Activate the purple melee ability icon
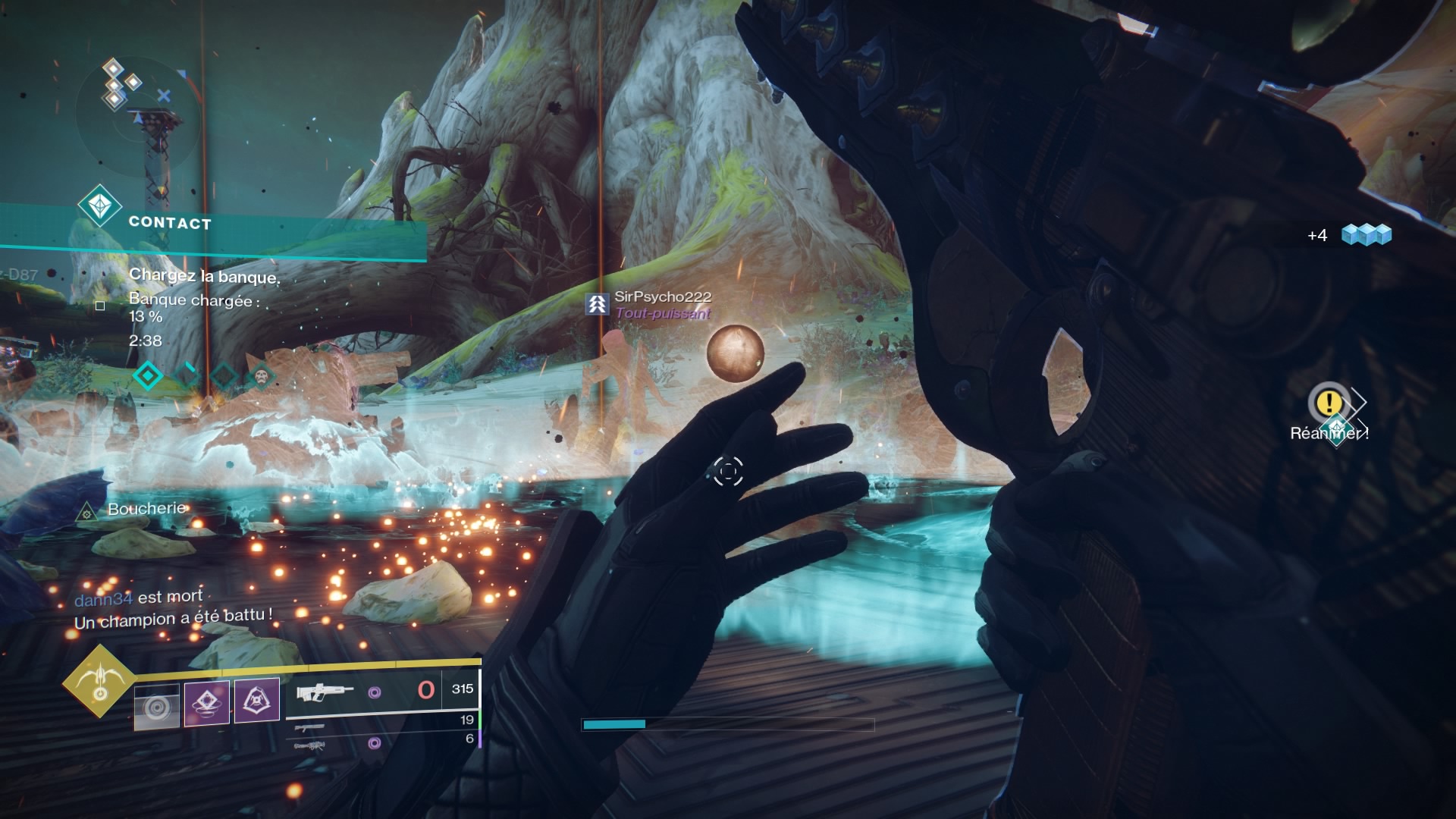The image size is (1456, 819). pyautogui.click(x=207, y=702)
